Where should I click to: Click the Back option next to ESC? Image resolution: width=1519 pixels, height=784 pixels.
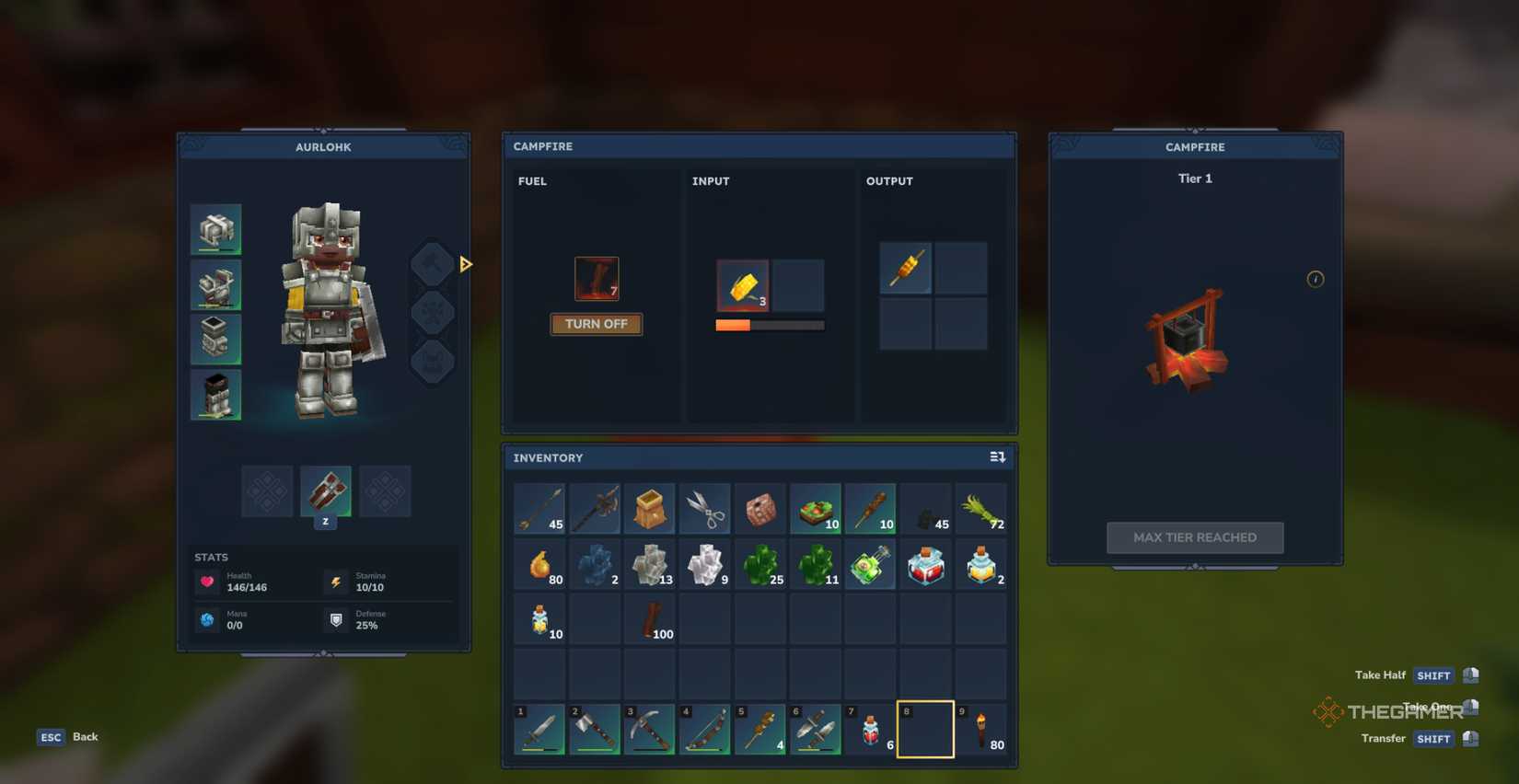click(x=85, y=736)
